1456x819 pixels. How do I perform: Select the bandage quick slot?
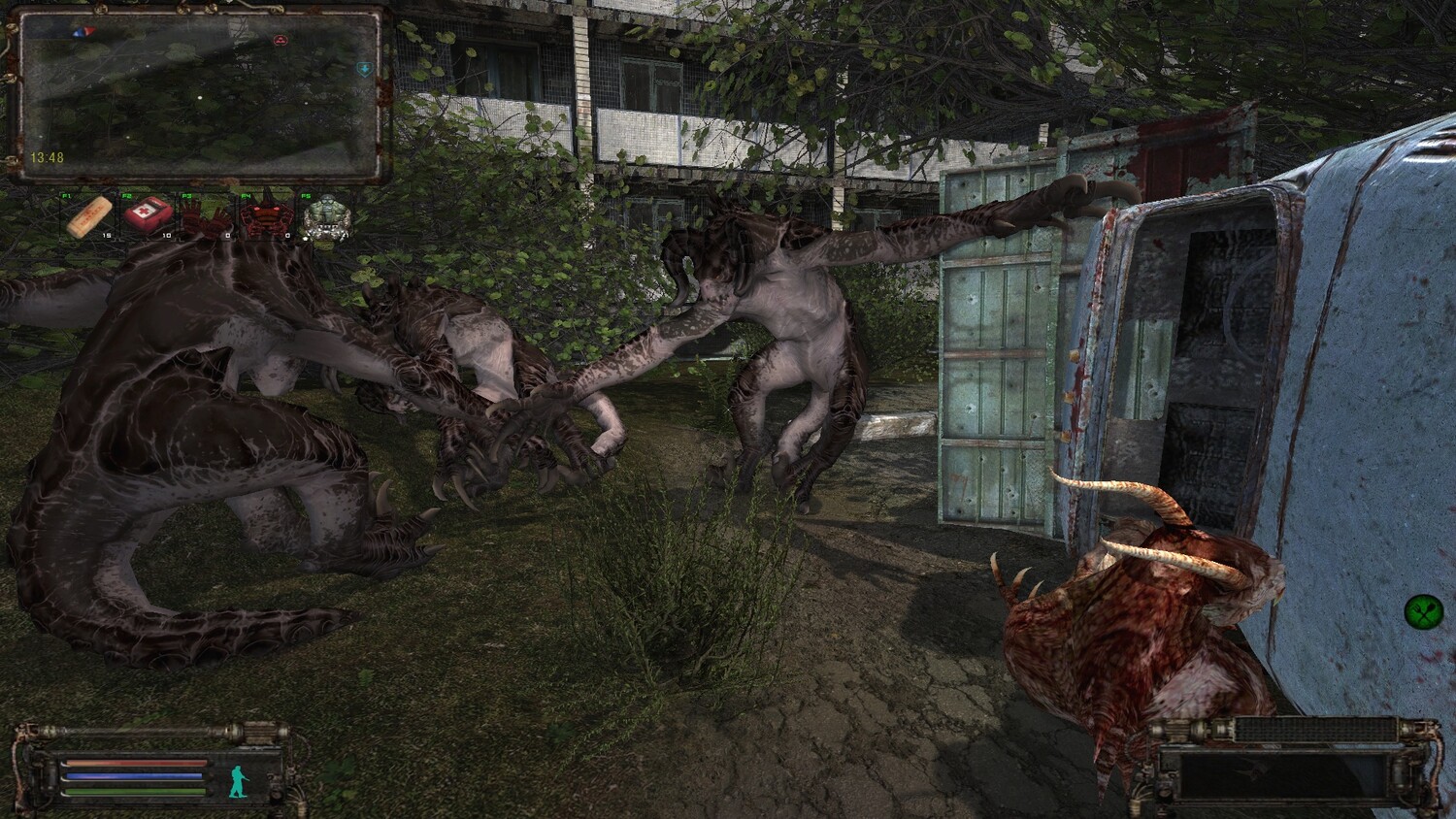pos(89,217)
